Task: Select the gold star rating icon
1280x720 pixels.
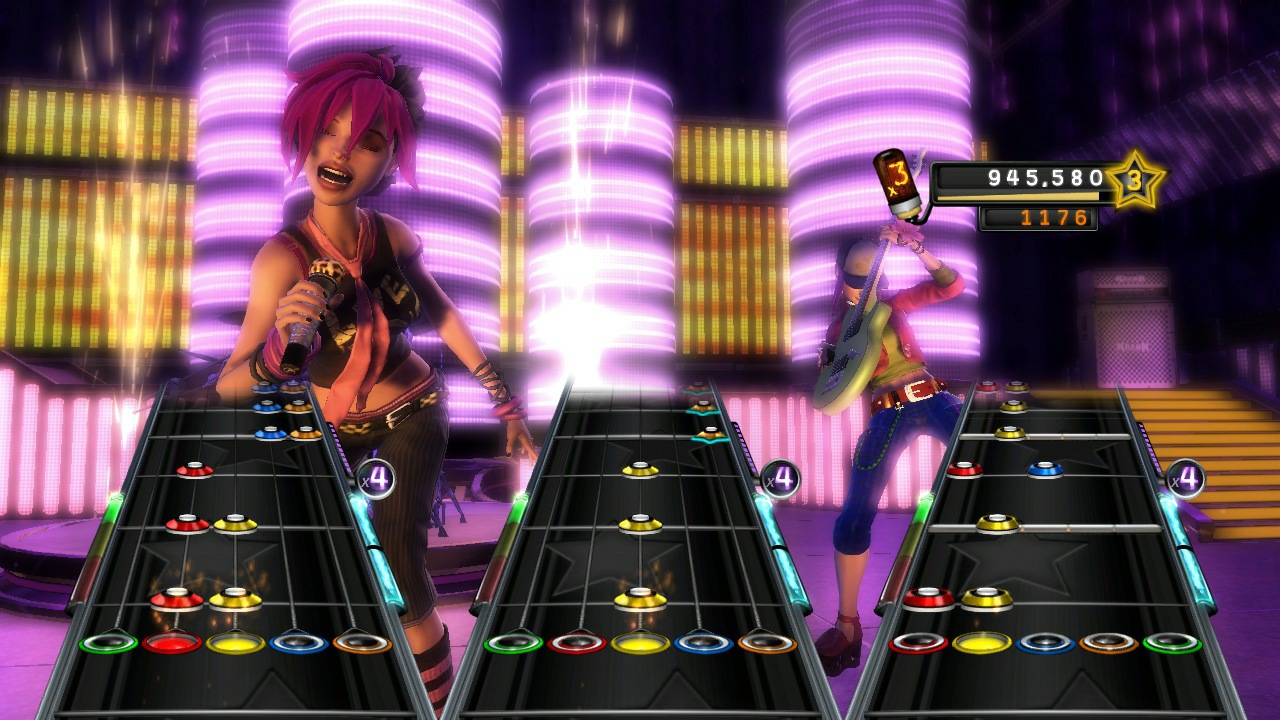Action: 1136,181
